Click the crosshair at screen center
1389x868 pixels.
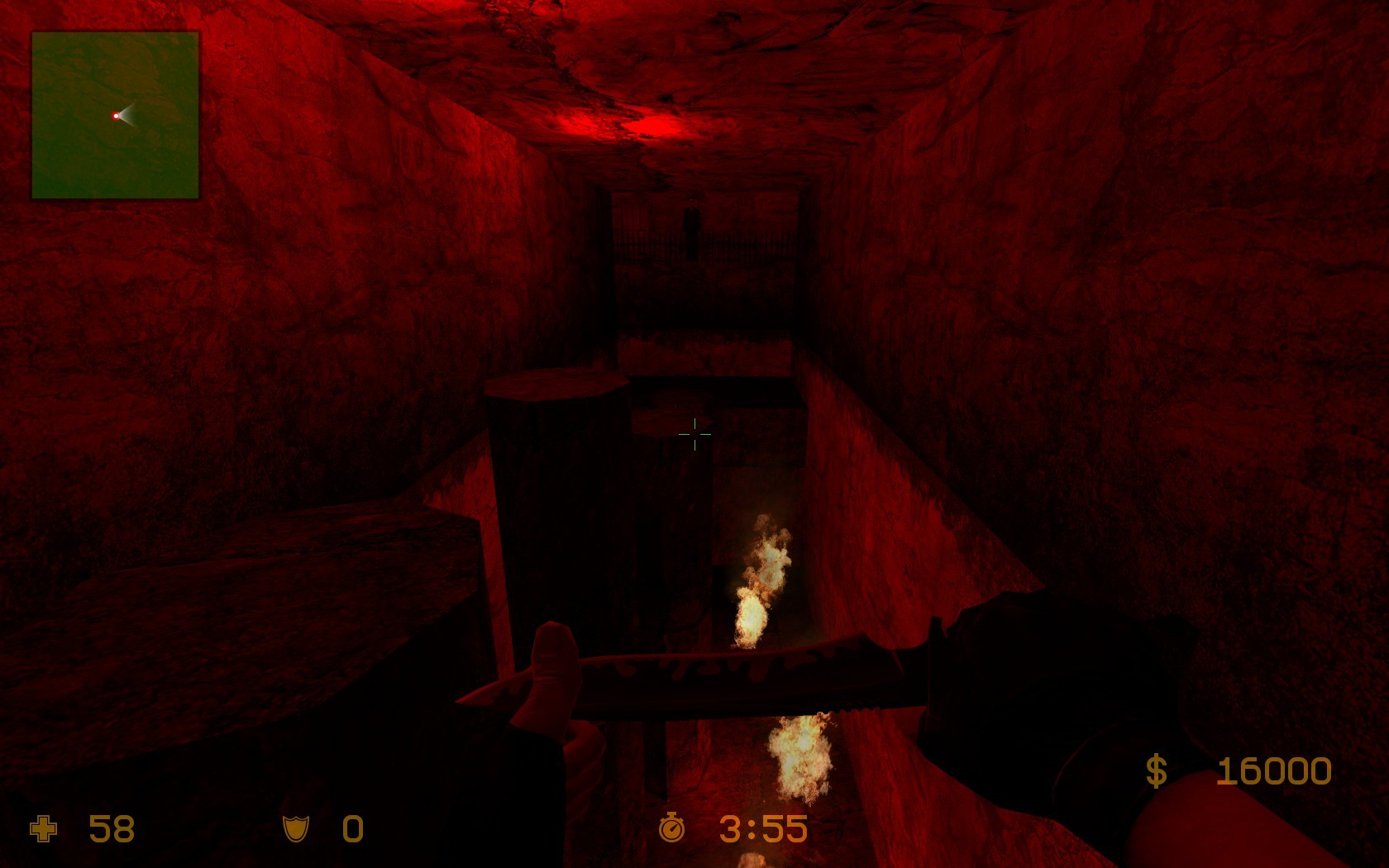click(694, 433)
